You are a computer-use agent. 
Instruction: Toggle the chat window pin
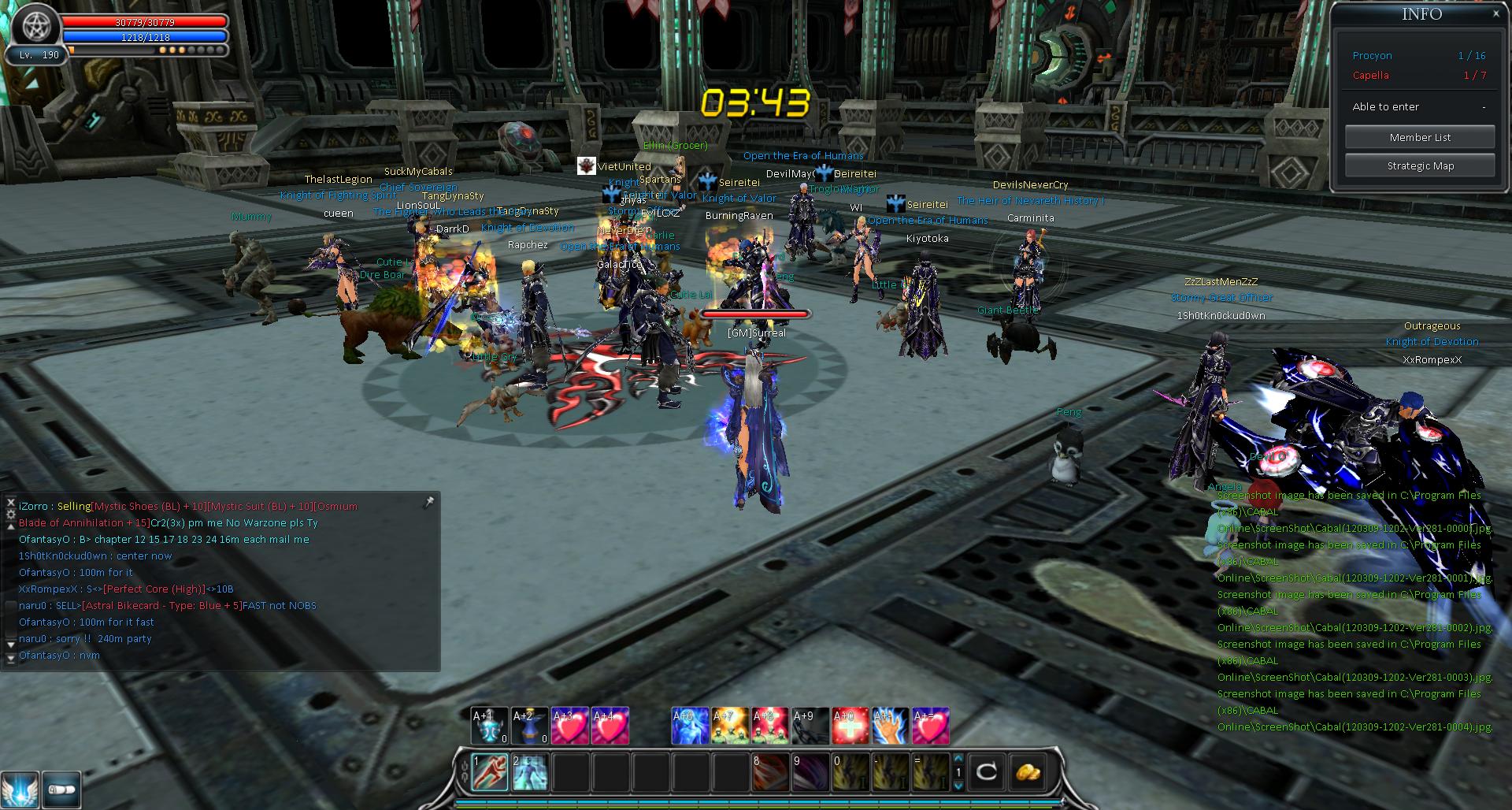point(428,503)
